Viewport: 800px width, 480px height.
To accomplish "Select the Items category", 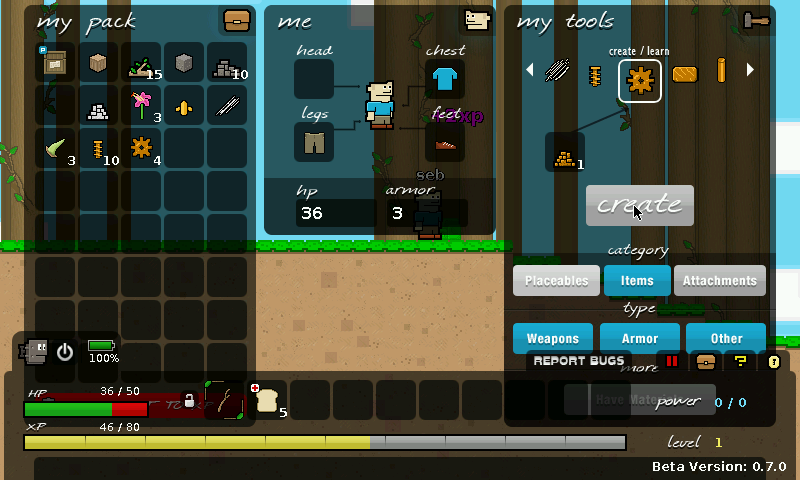I will [637, 281].
